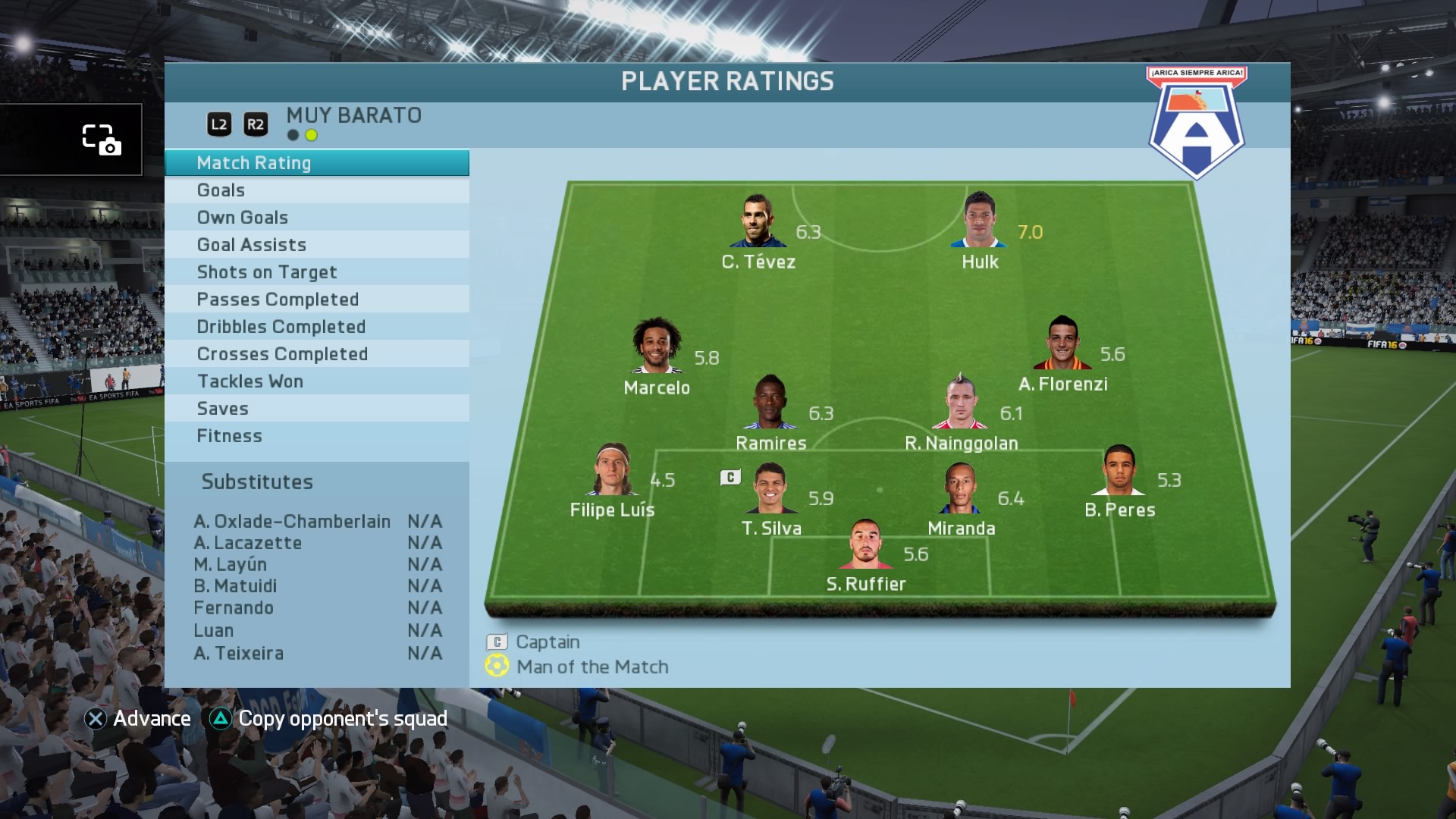The width and height of the screenshot is (1456, 819).
Task: Open the Saves stat view
Action: [x=316, y=409]
